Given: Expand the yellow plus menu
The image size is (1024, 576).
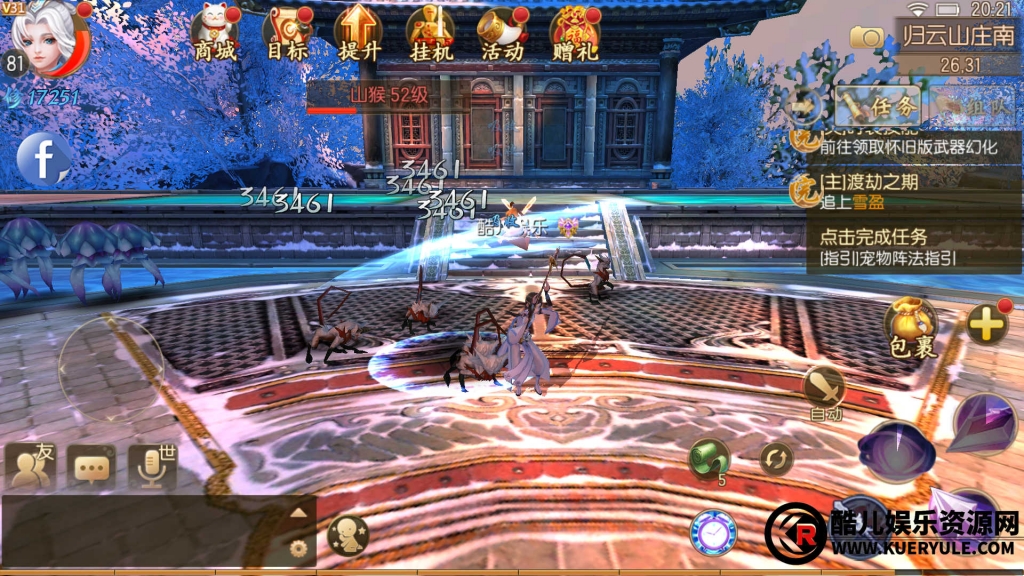Looking at the screenshot, I should pos(986,324).
